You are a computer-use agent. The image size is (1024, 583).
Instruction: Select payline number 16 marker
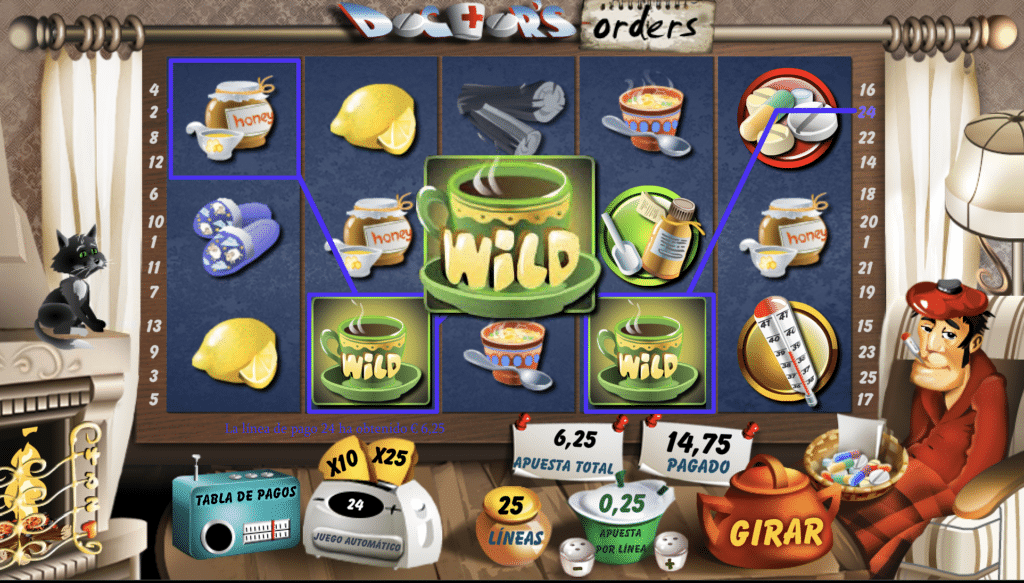pos(867,90)
